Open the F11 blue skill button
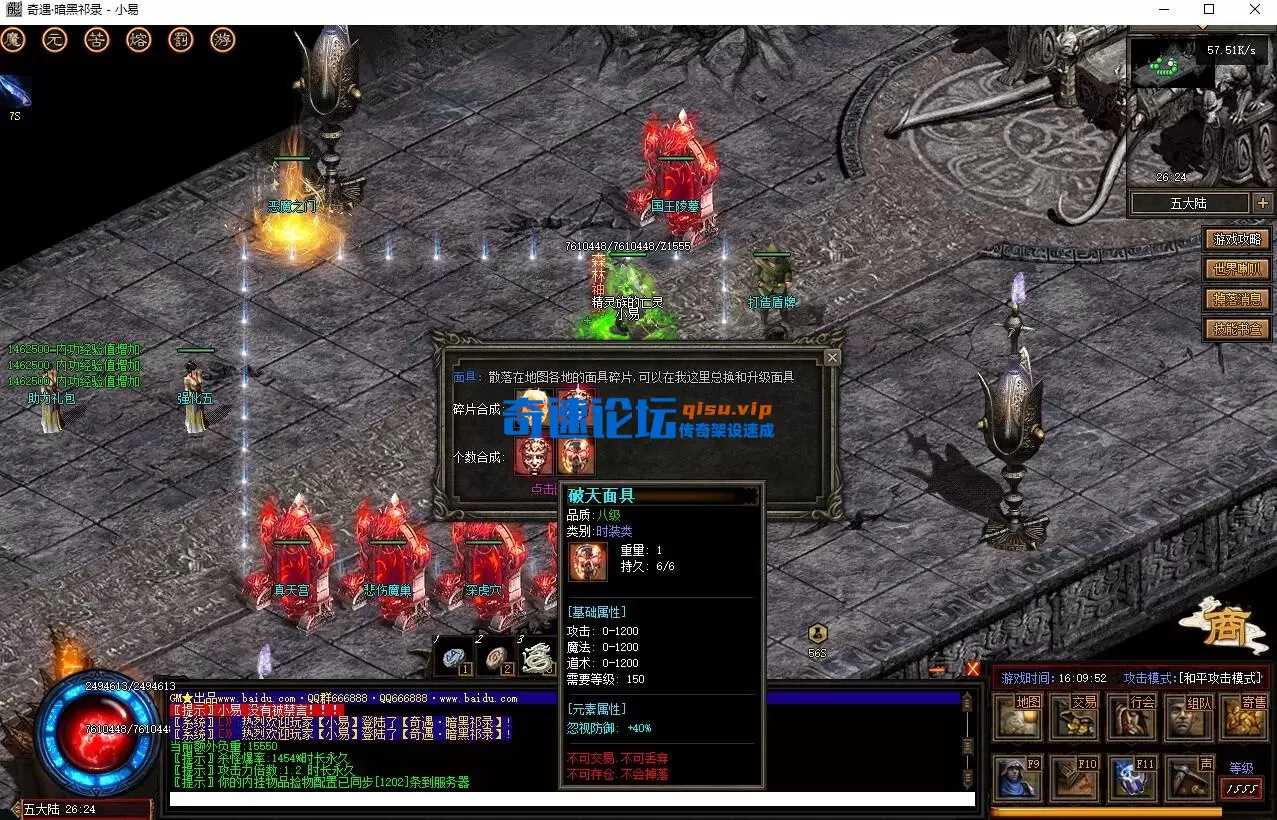1277x820 pixels. (1132, 778)
